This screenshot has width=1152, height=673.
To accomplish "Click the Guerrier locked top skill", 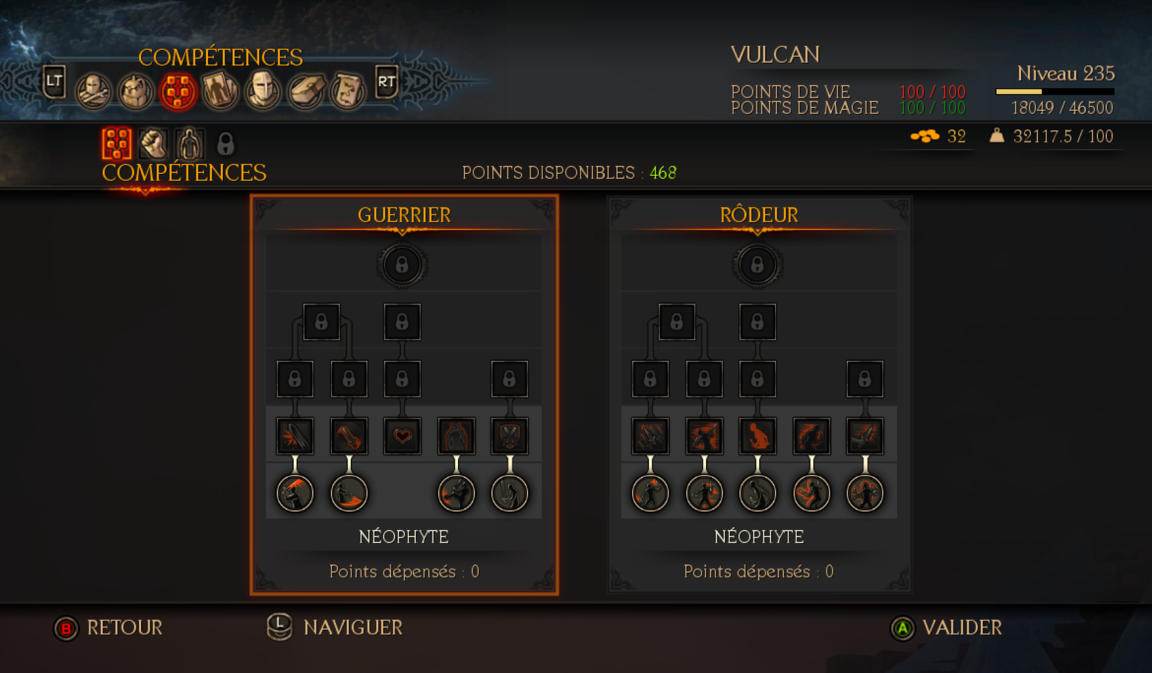I will click(402, 265).
